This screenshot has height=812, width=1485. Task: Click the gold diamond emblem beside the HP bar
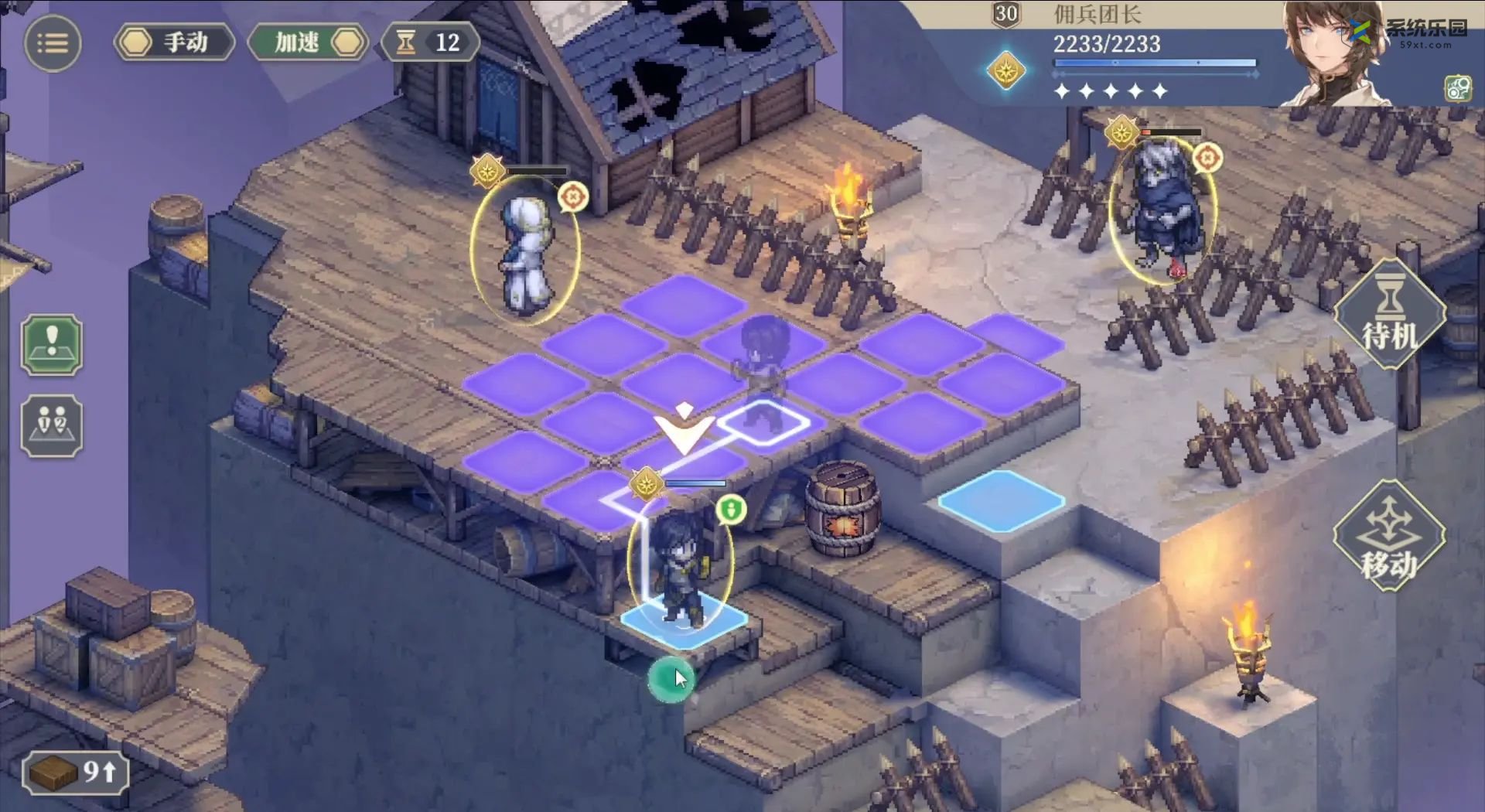tap(1006, 71)
